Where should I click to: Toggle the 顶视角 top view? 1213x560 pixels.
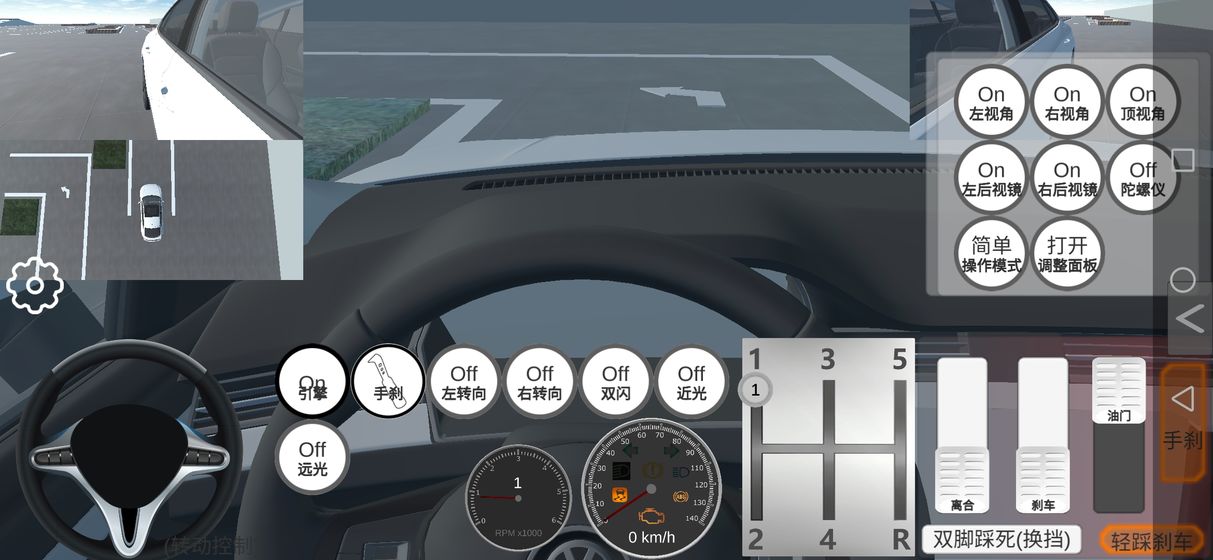click(1143, 103)
